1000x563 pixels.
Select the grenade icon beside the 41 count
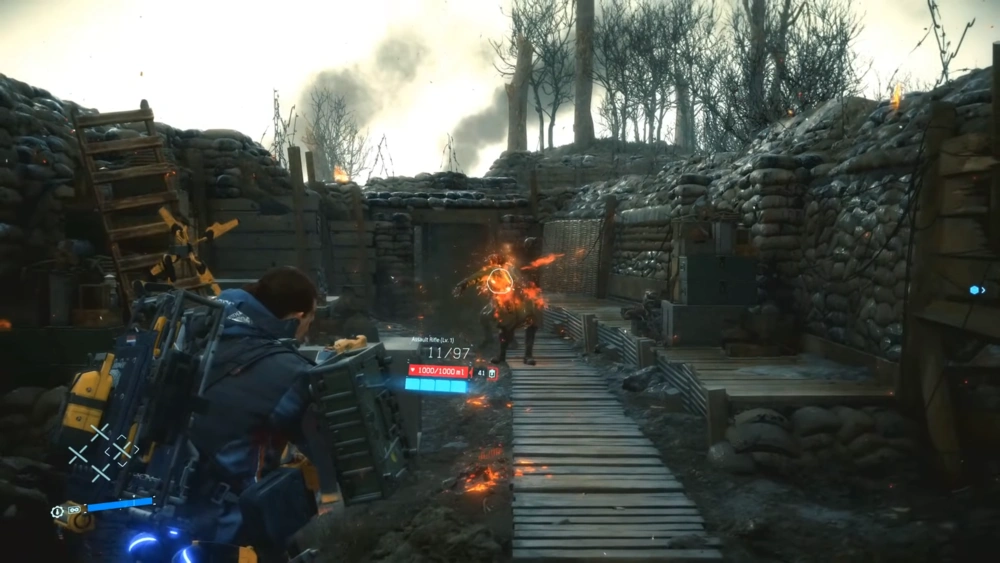[492, 373]
